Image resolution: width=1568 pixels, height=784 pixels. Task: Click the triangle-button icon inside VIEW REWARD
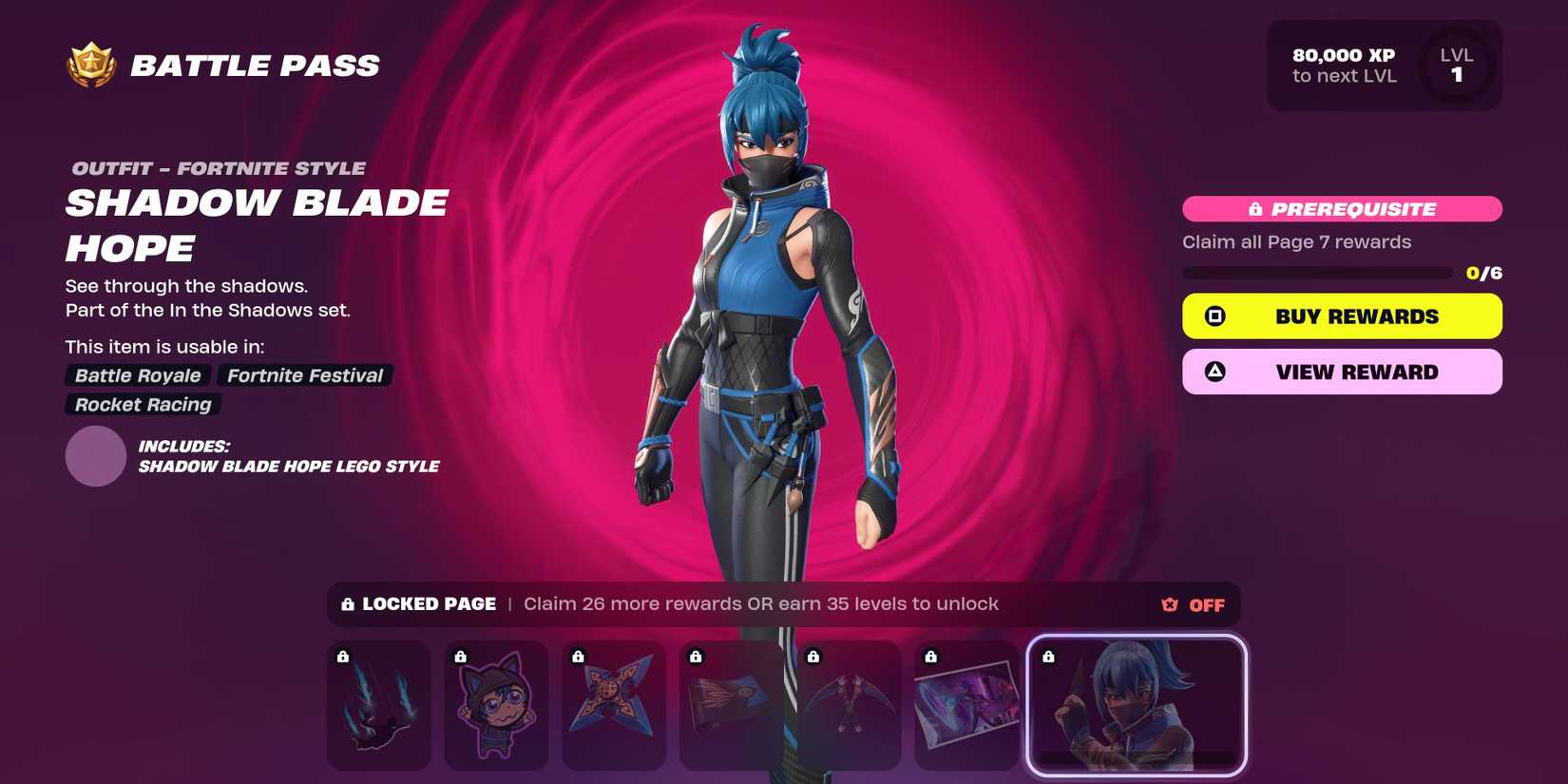1214,372
